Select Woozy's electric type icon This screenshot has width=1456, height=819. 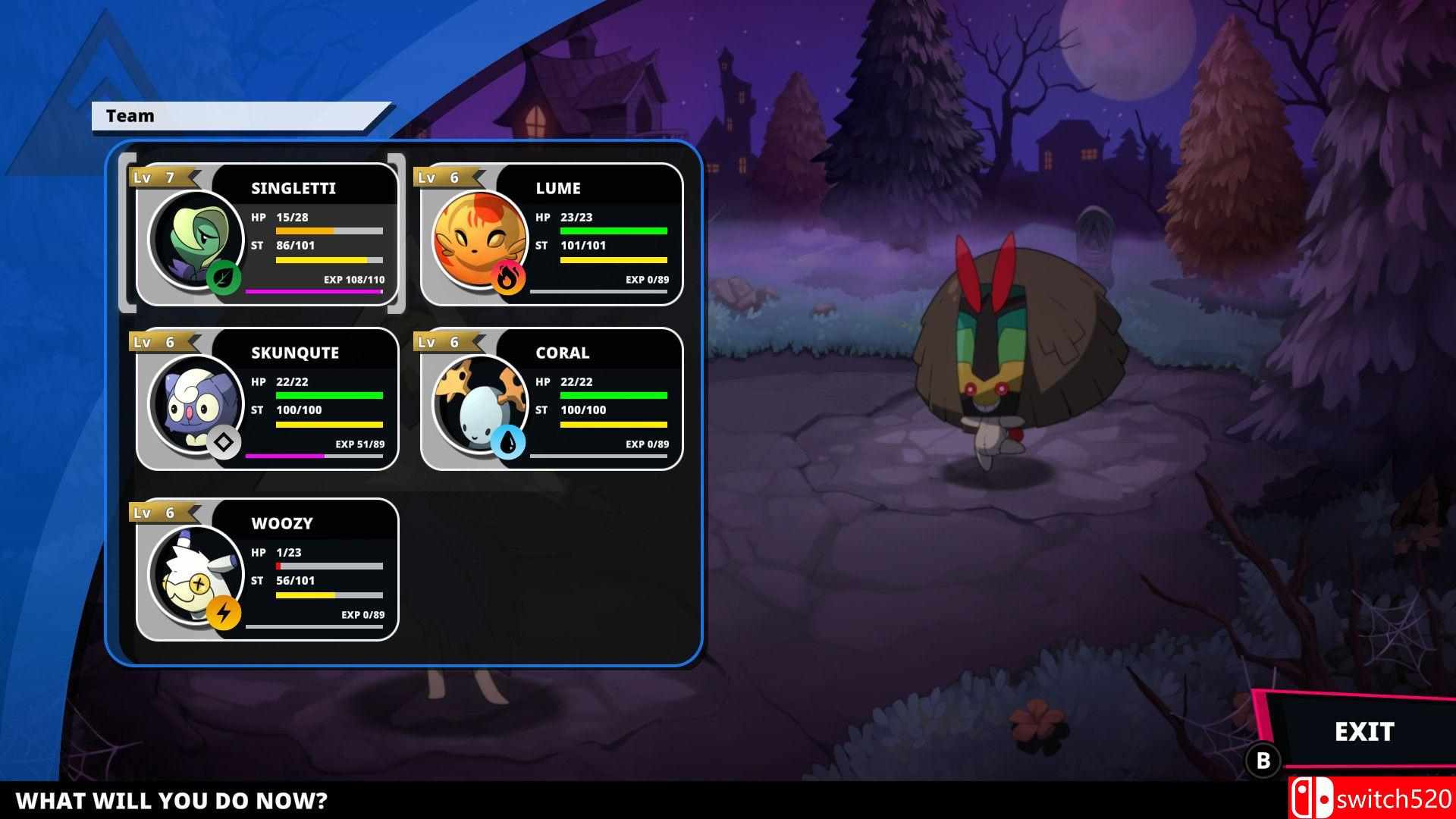224,611
